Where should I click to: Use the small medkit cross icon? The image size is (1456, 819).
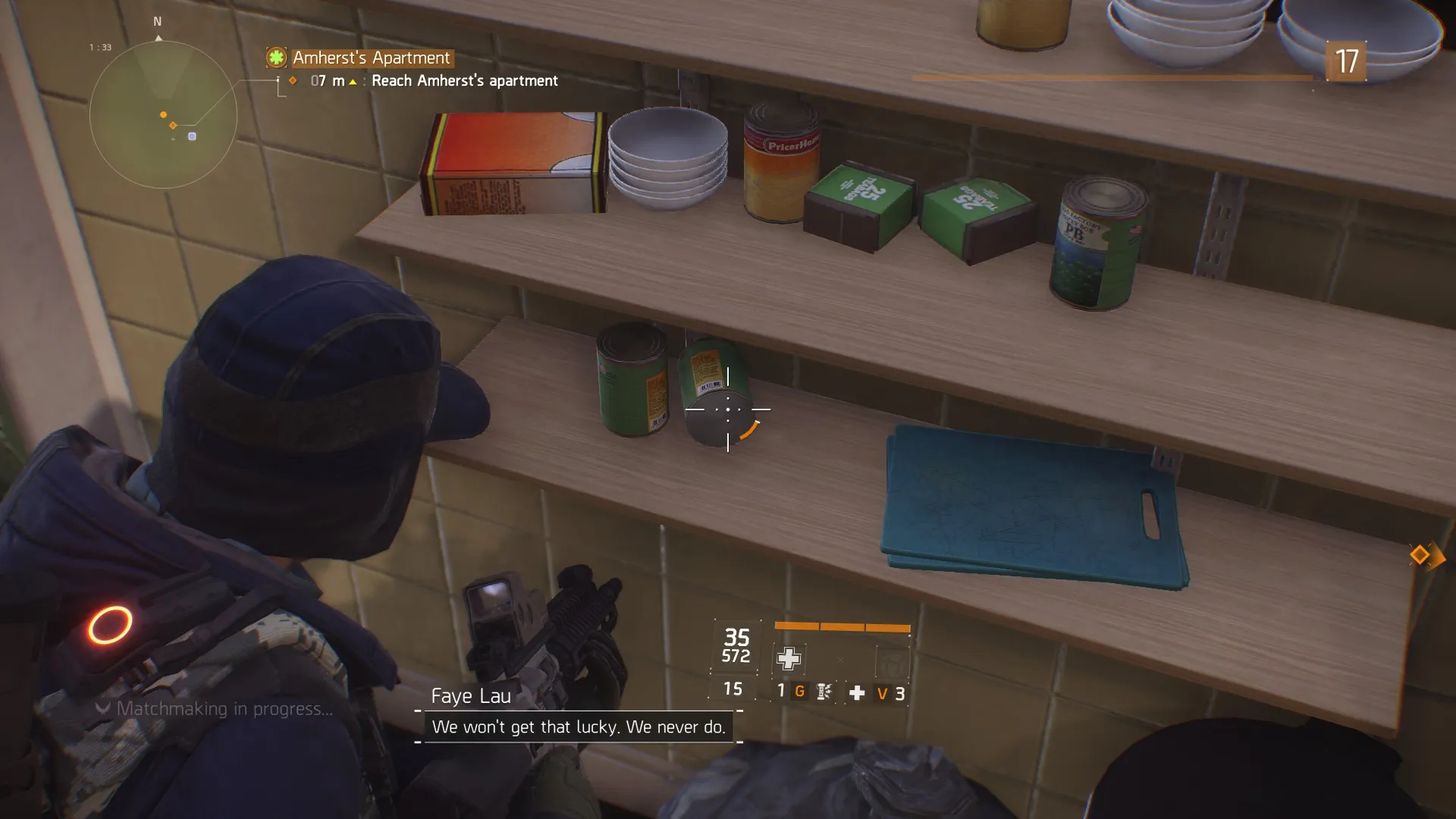[x=857, y=693]
